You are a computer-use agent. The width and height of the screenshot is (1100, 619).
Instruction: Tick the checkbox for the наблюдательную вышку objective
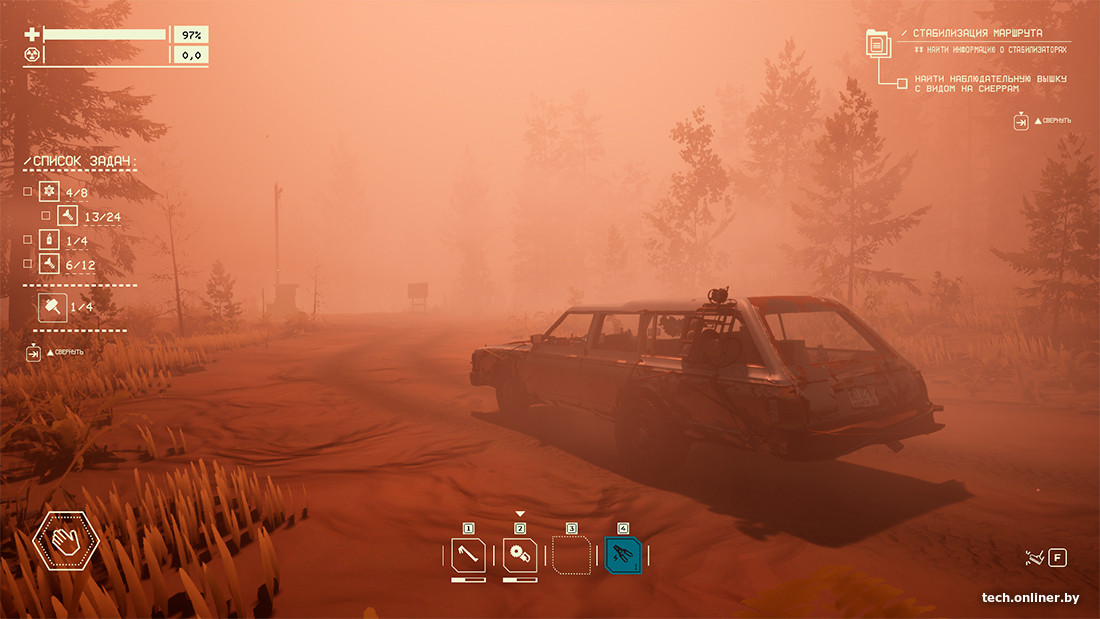902,83
